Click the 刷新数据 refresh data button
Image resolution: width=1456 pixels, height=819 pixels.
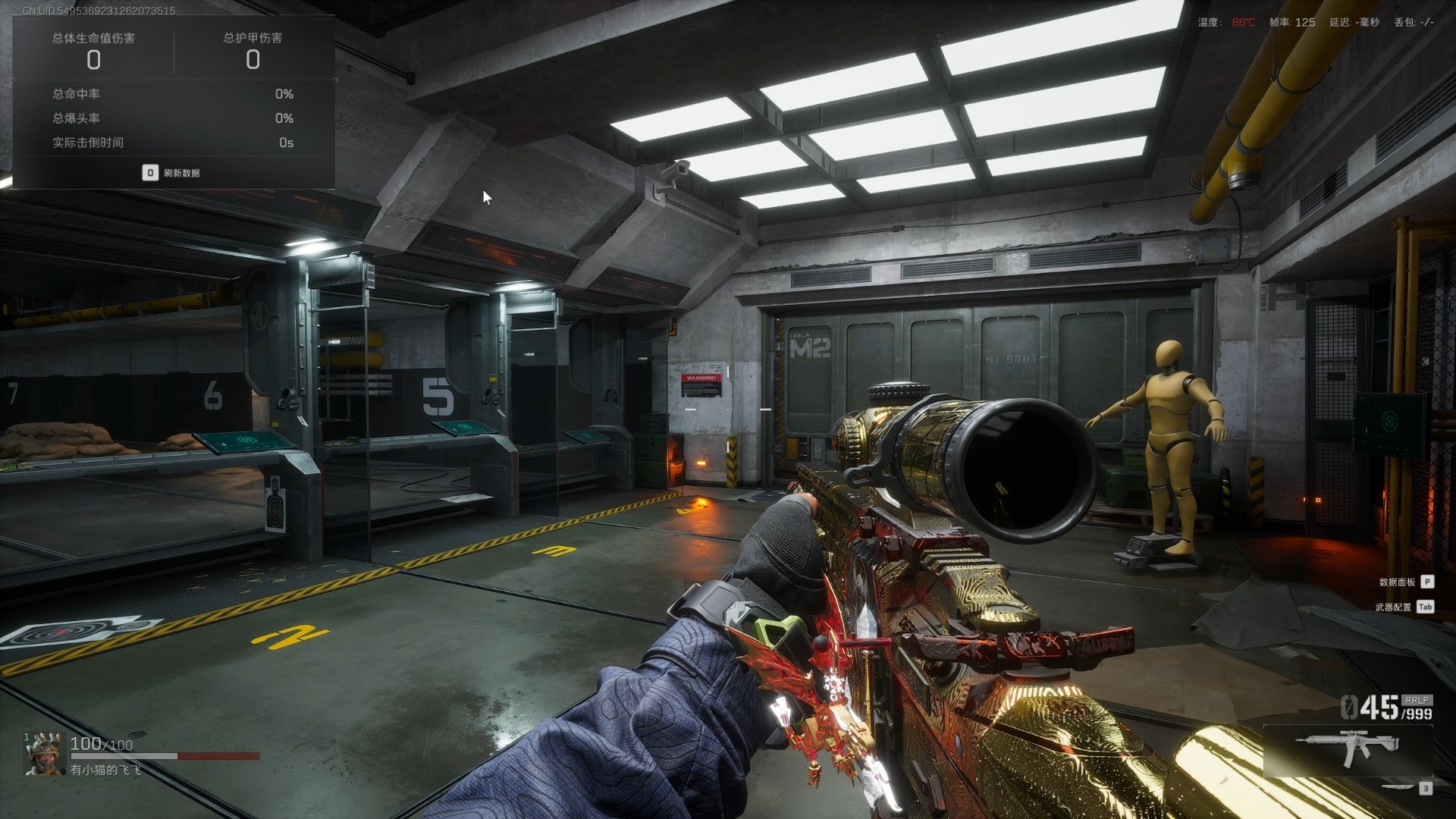172,173
